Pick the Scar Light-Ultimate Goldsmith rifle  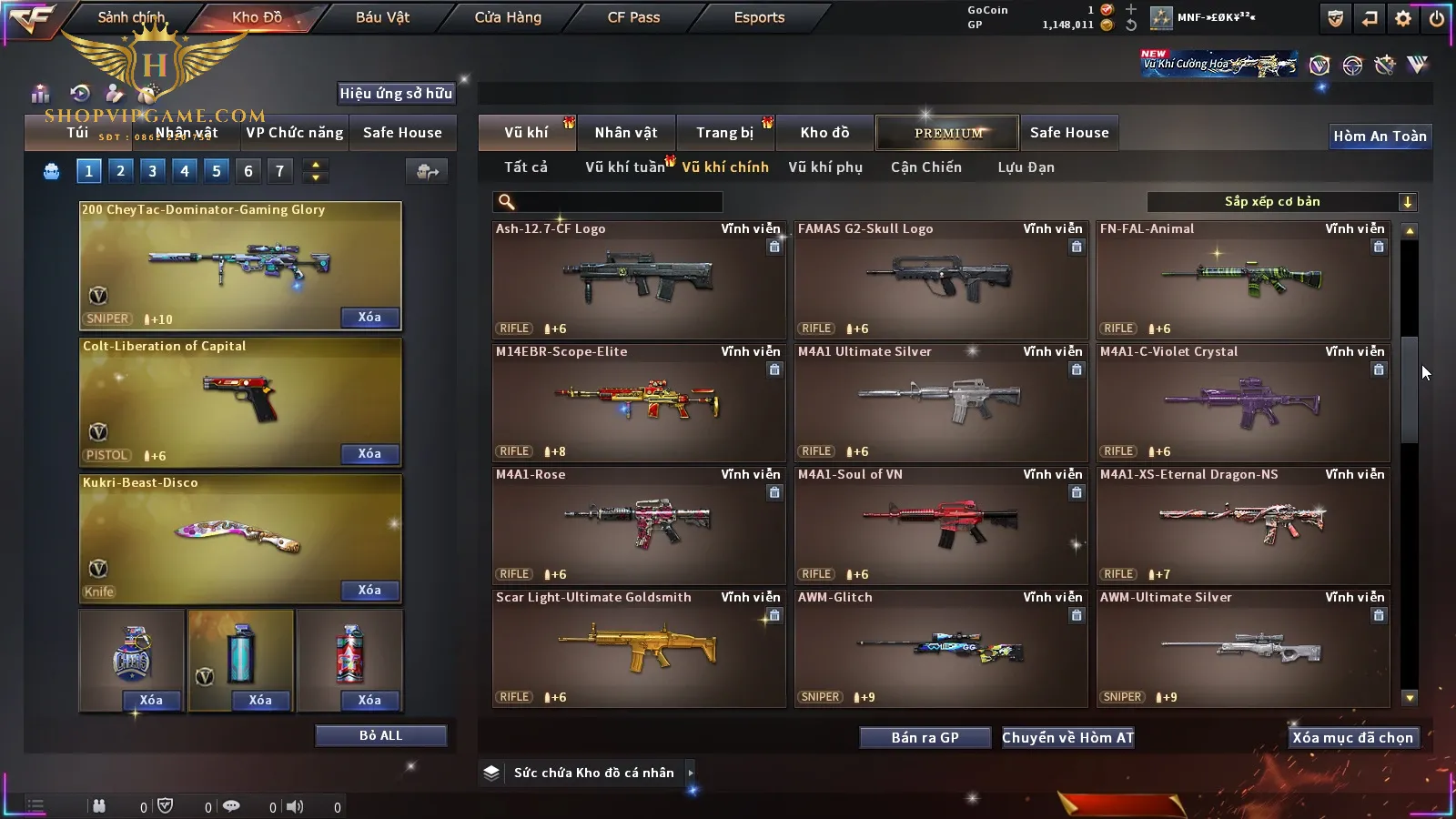coord(638,648)
